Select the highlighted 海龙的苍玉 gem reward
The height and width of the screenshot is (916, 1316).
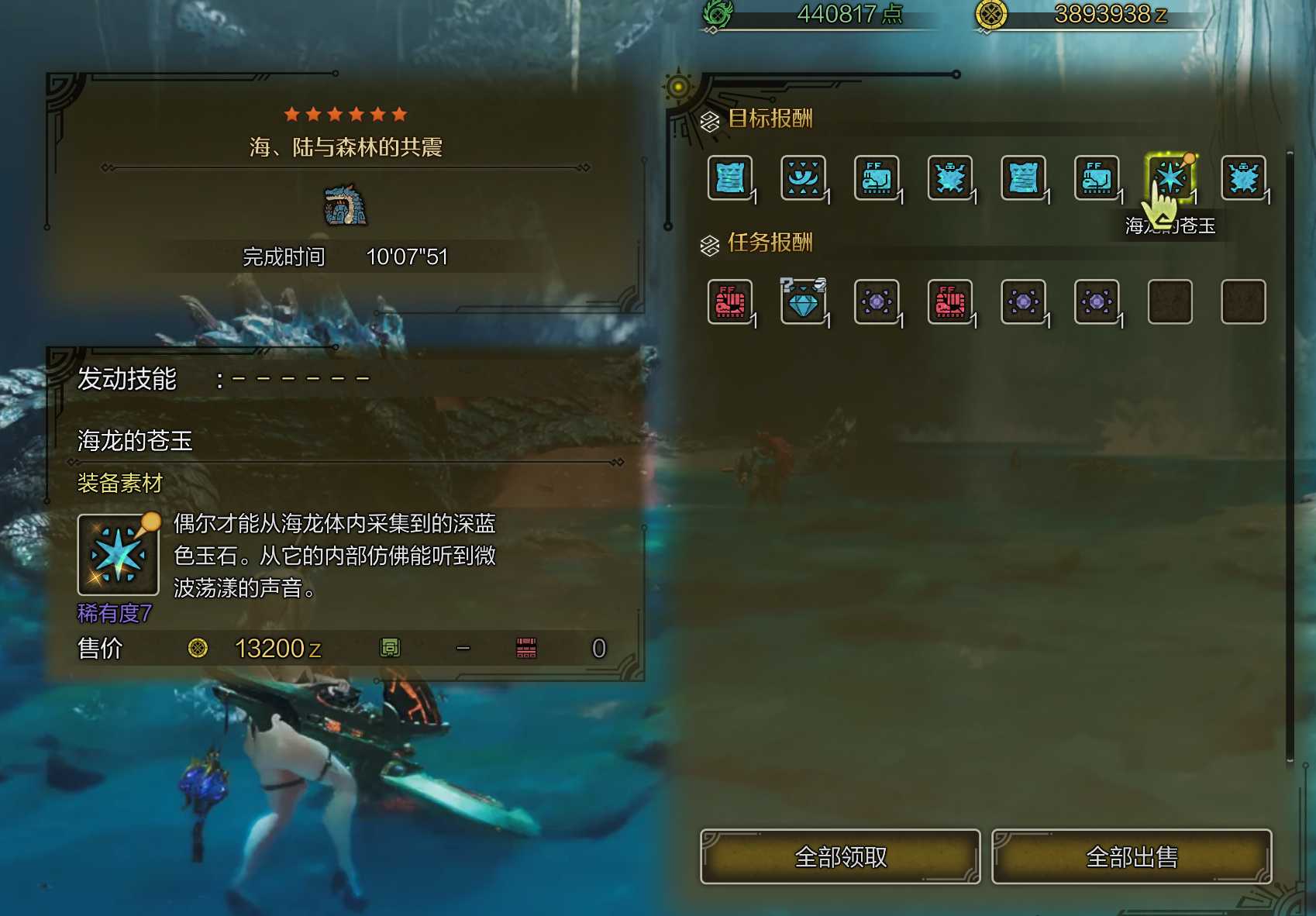pos(1170,177)
